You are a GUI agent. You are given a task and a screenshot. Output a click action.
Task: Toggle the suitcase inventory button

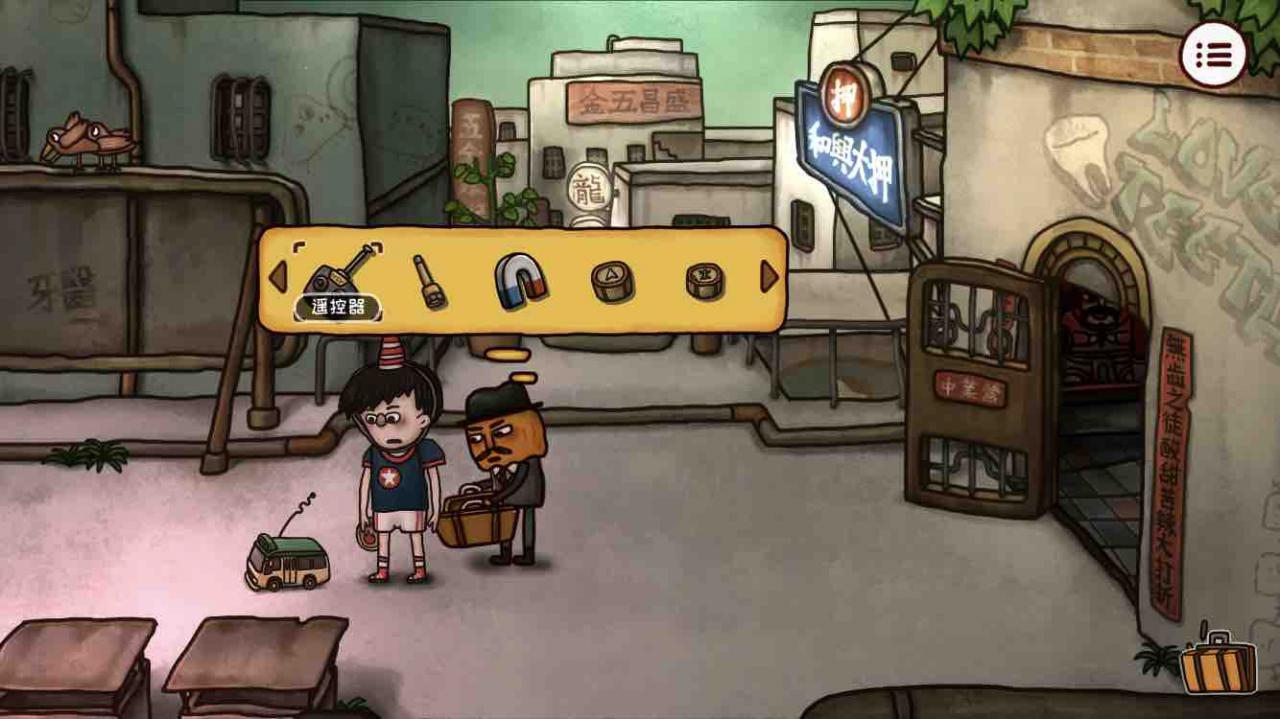(1217, 664)
